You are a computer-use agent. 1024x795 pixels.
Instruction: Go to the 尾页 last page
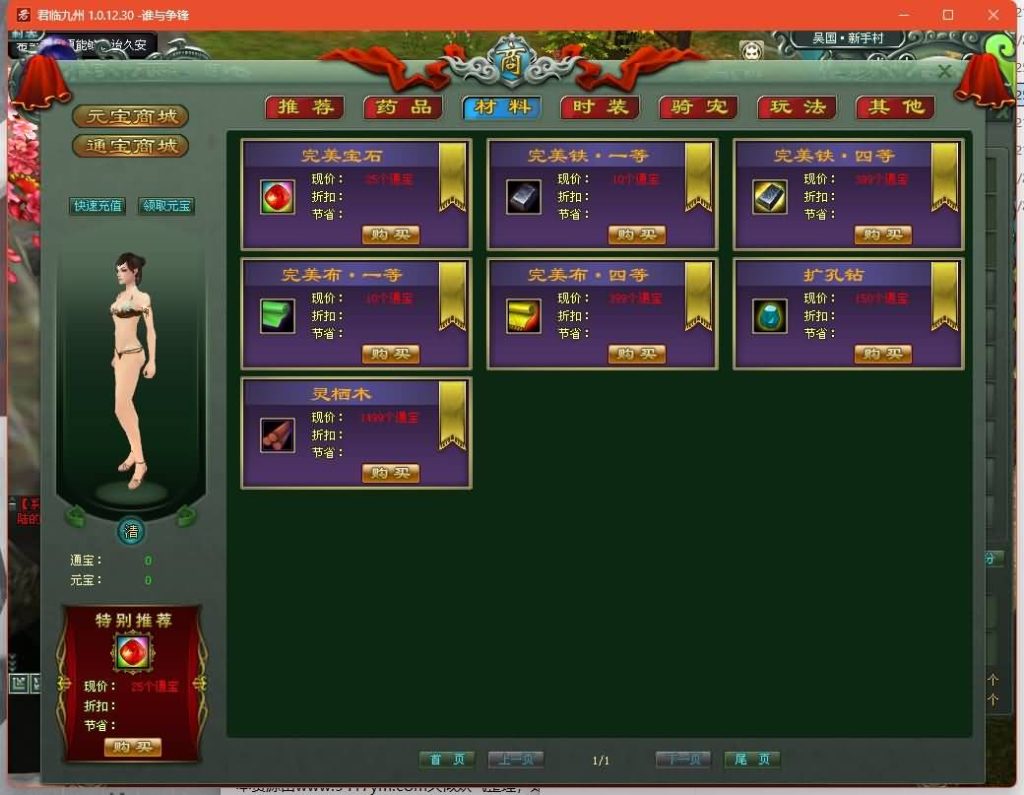[x=752, y=760]
